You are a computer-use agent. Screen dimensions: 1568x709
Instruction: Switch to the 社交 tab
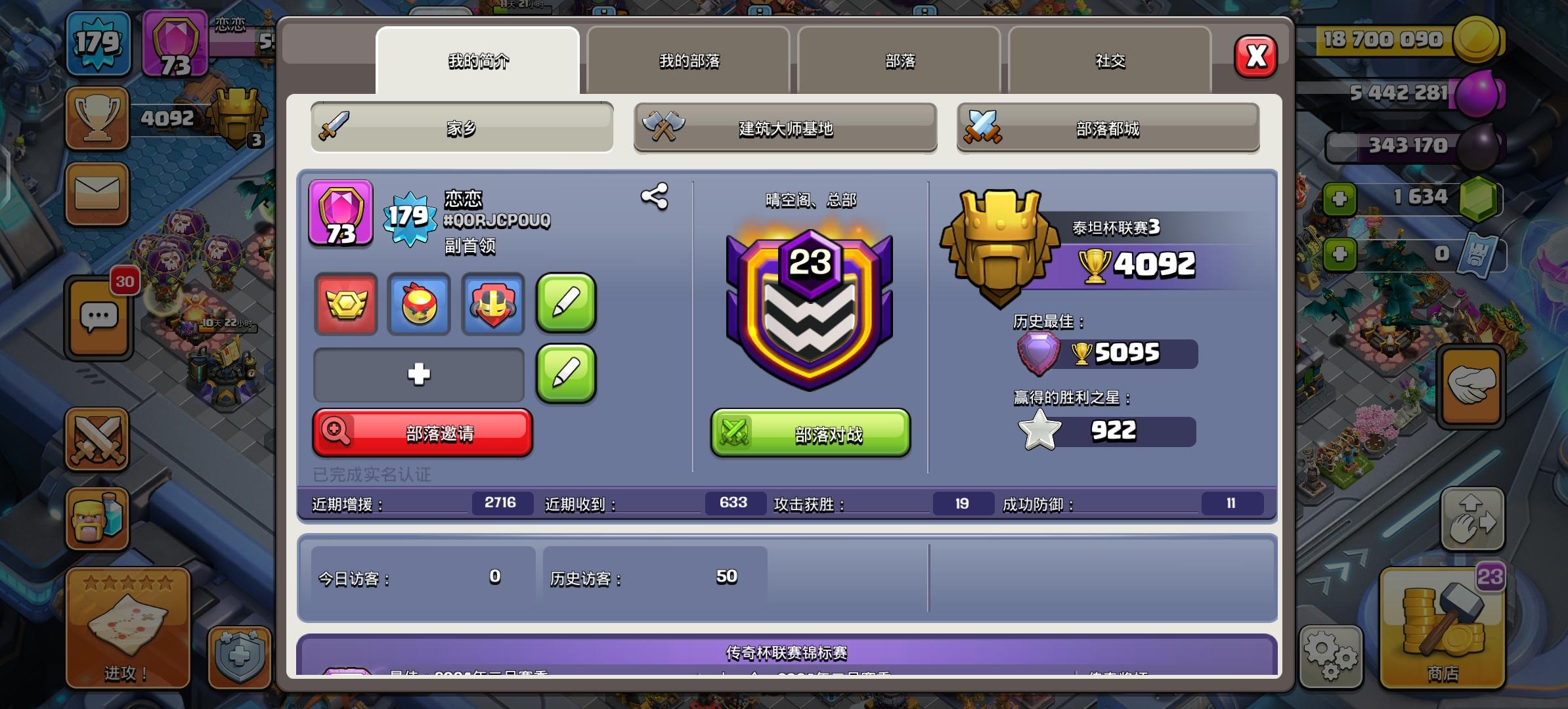[1108, 61]
